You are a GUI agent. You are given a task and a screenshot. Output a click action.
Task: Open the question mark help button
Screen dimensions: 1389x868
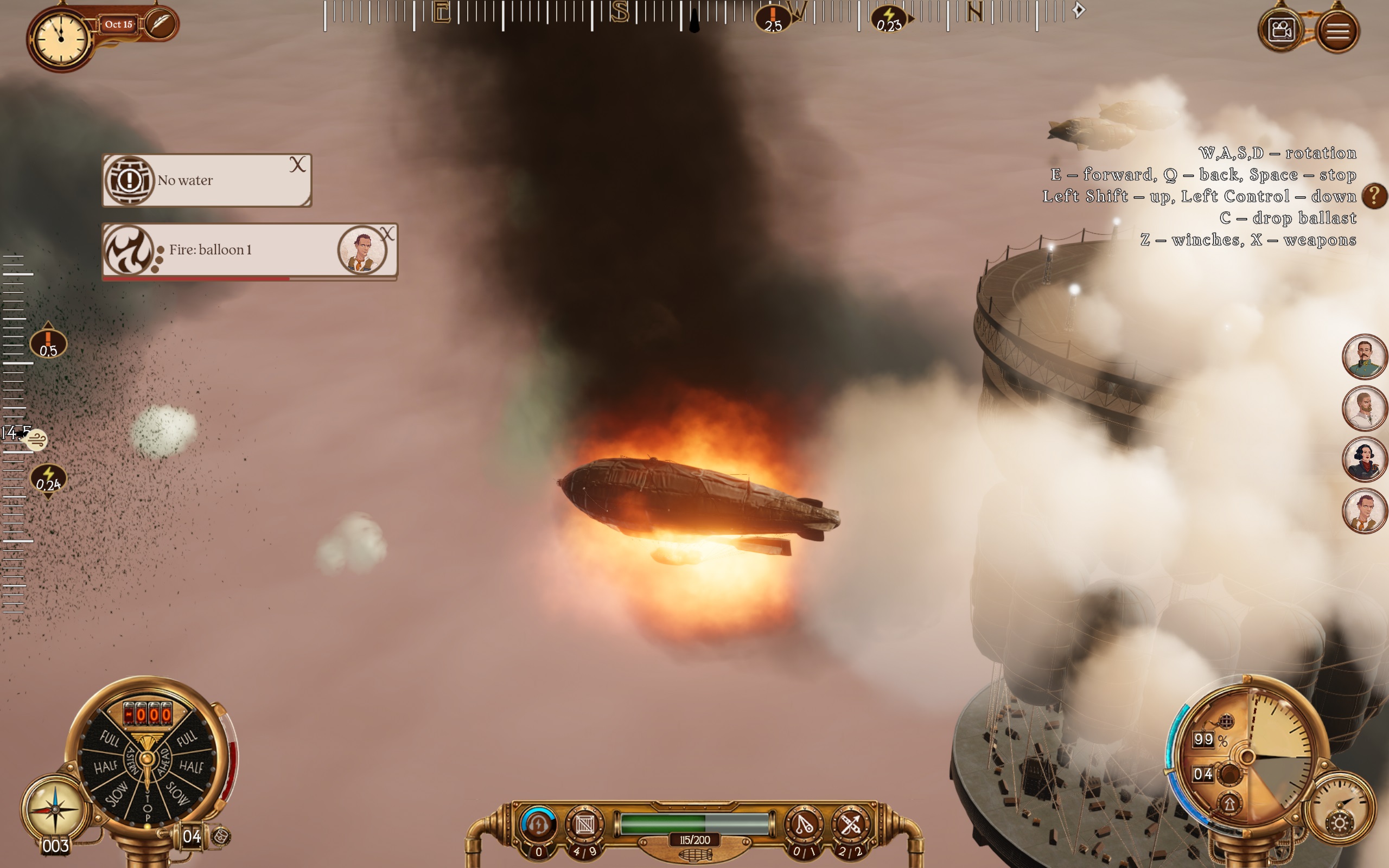1374,196
